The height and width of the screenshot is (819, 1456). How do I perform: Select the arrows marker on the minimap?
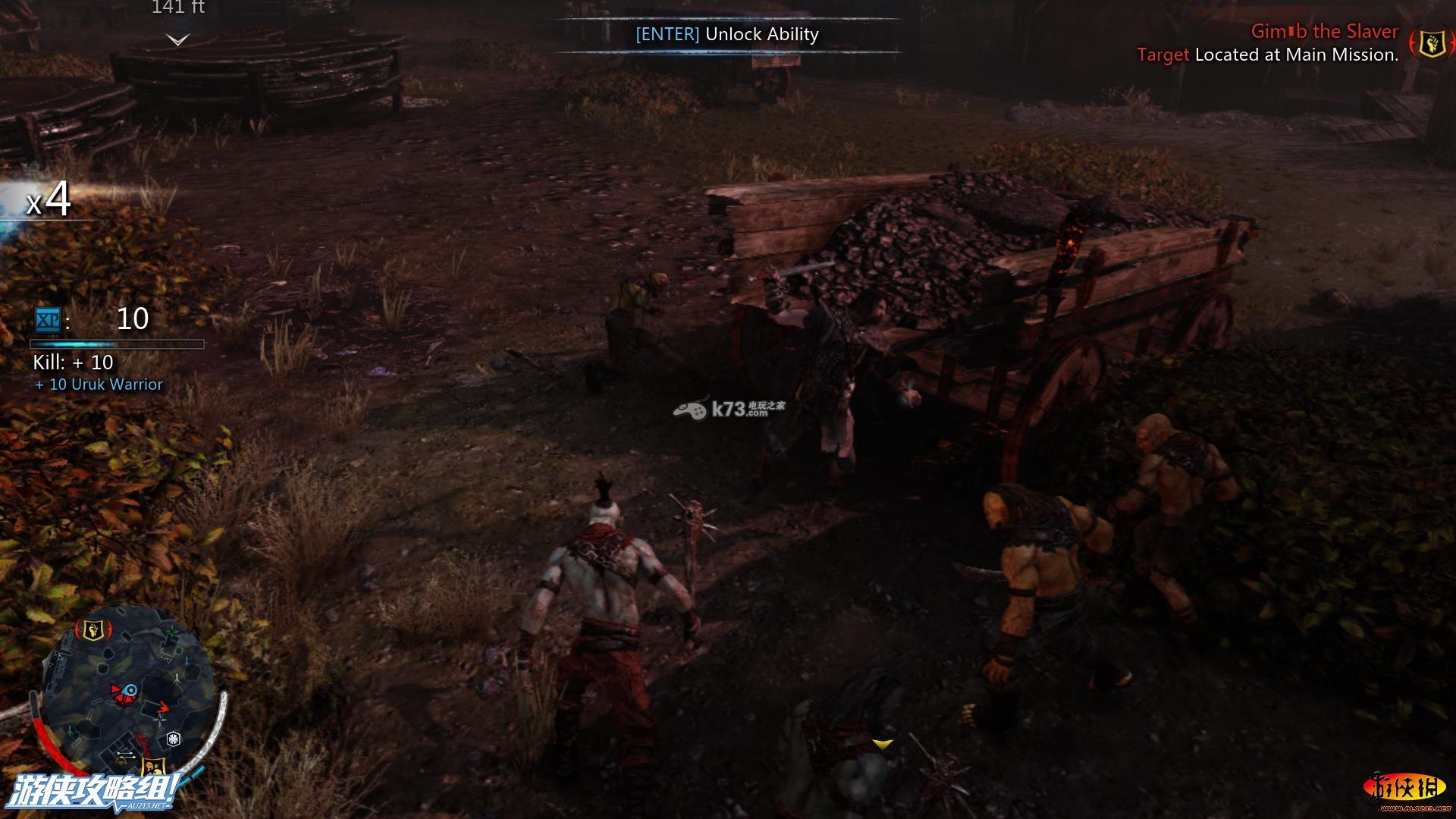[126, 755]
